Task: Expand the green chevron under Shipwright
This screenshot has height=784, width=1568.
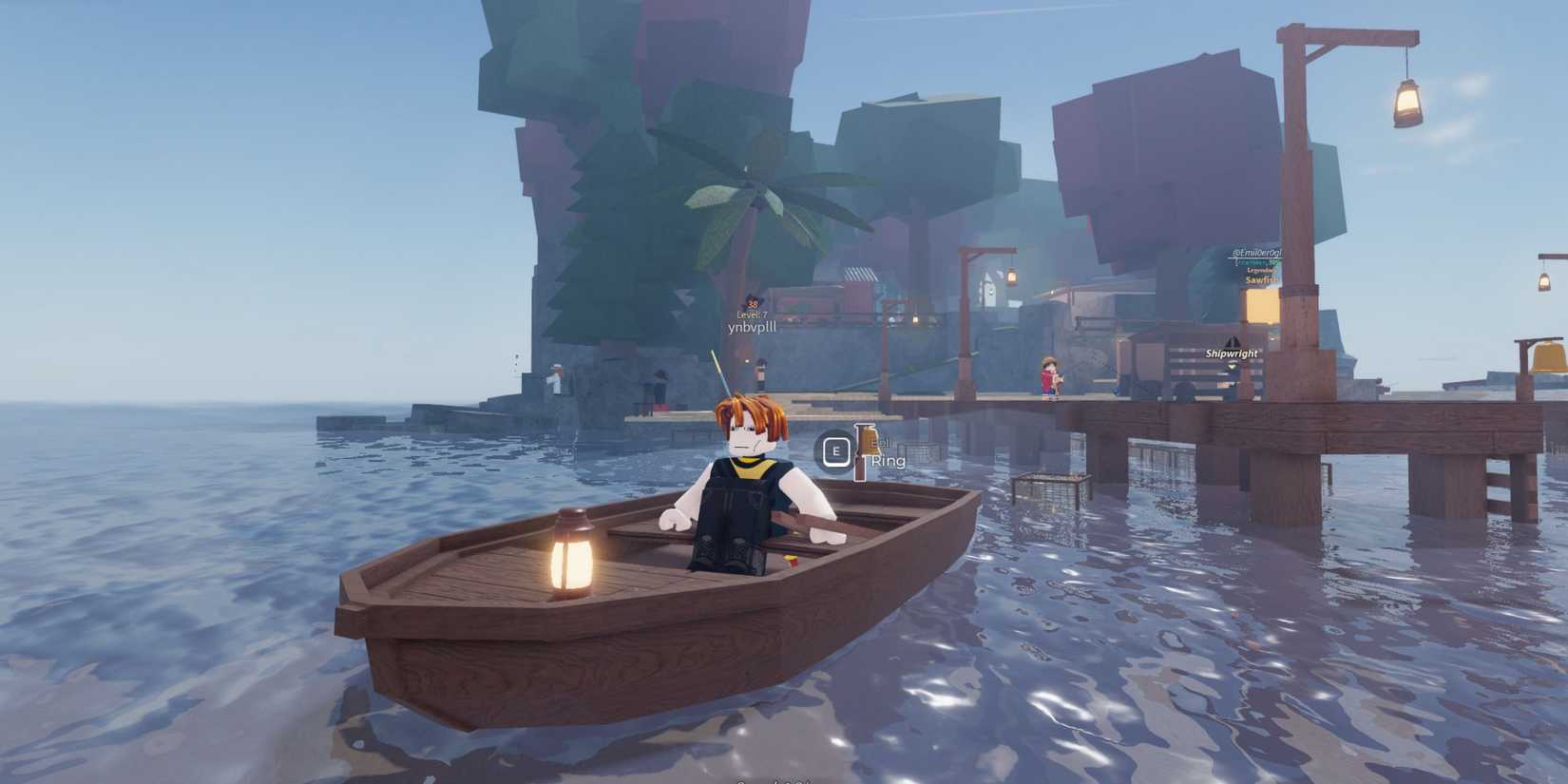Action: click(1233, 366)
